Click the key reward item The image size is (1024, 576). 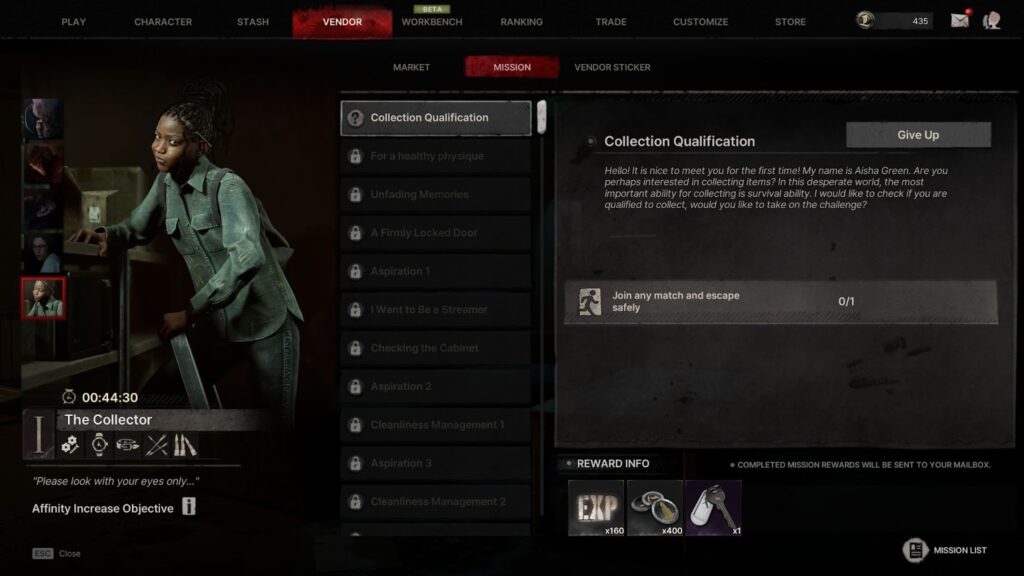(714, 508)
